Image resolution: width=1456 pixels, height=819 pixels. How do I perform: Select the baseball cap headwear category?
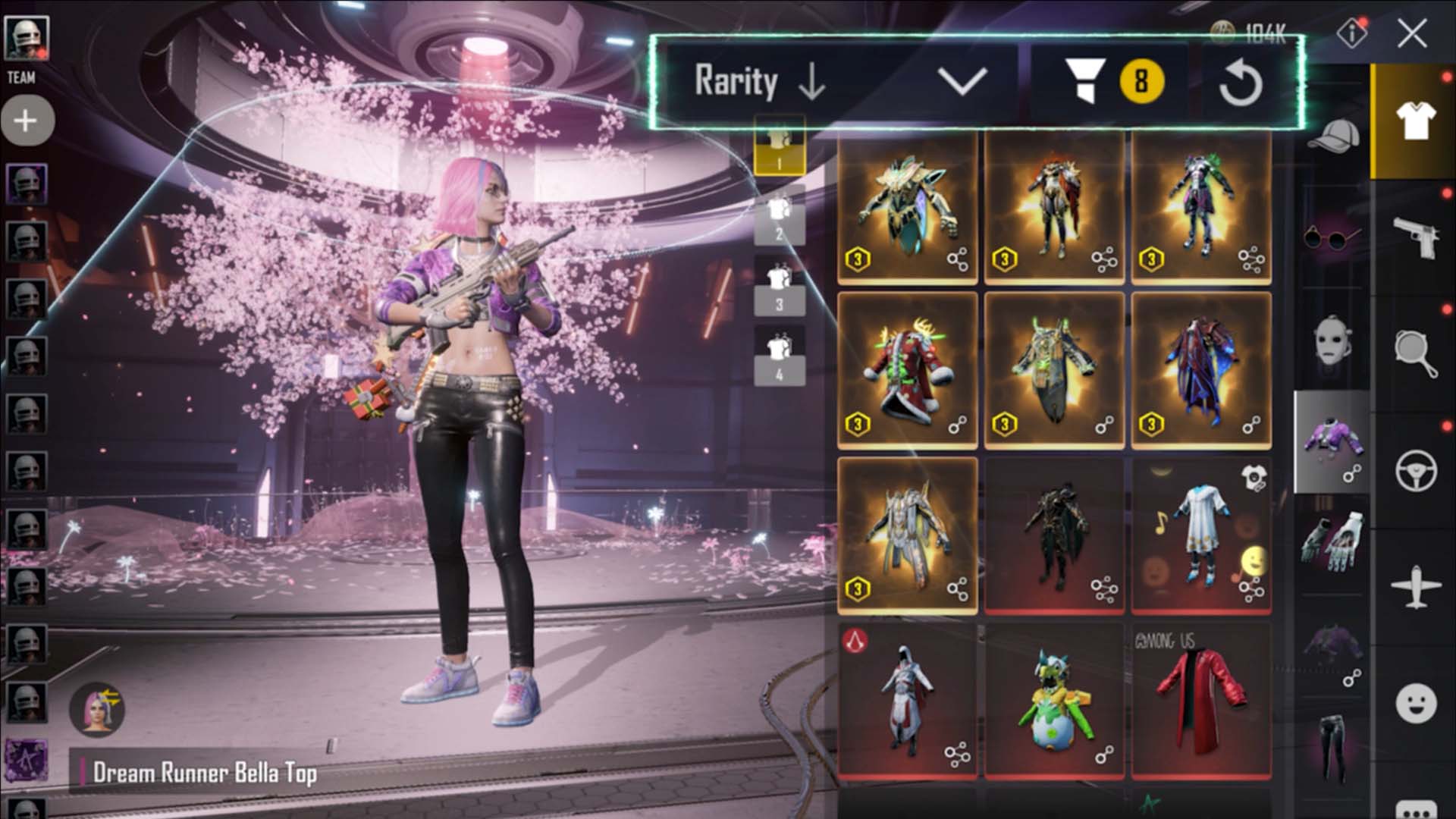point(1333,136)
